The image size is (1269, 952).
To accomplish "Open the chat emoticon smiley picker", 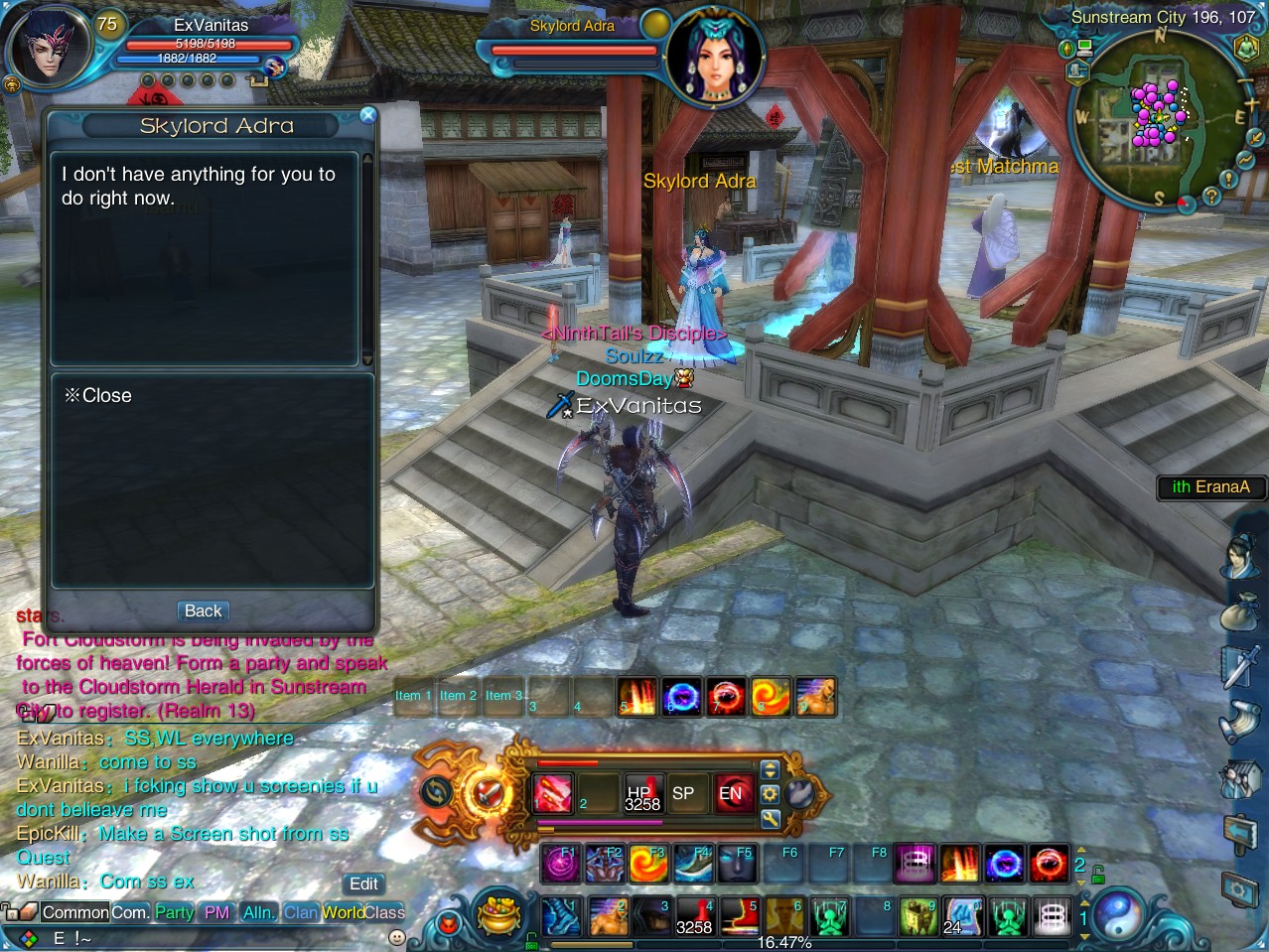I will click(396, 937).
